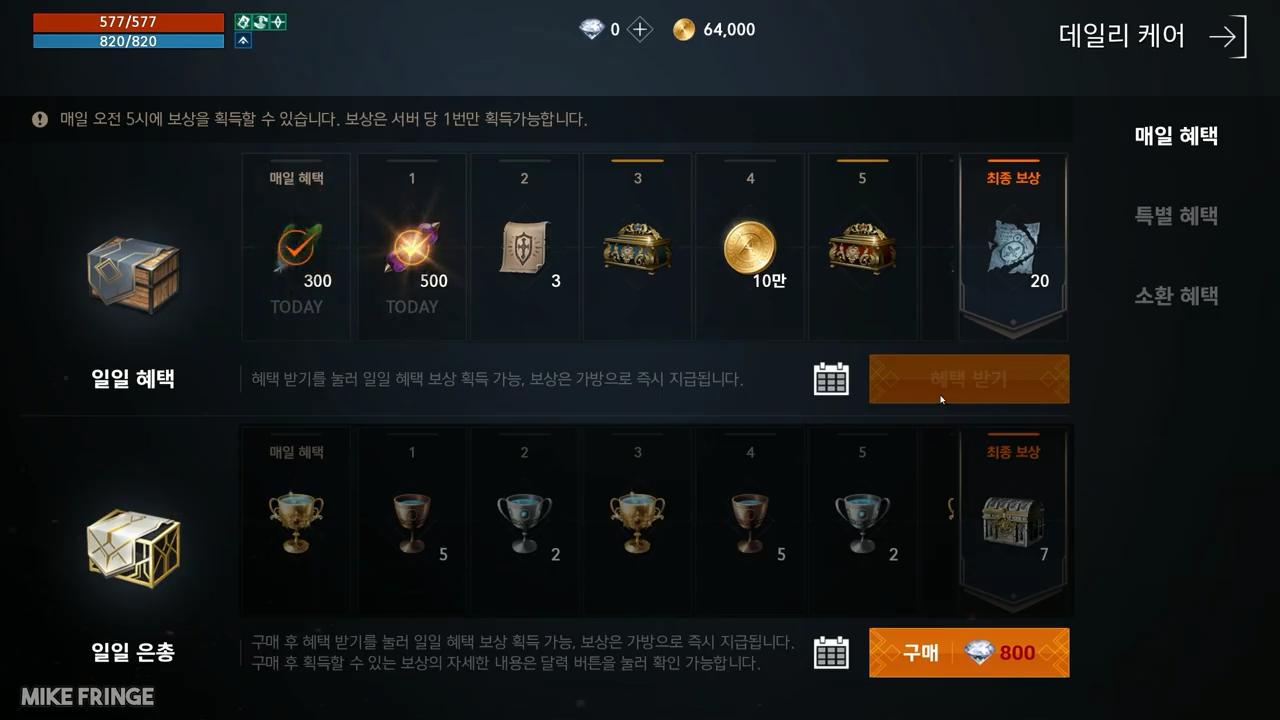Click the wooden chest icon for 일일 혜택
This screenshot has height=720, width=1280.
pos(133,272)
